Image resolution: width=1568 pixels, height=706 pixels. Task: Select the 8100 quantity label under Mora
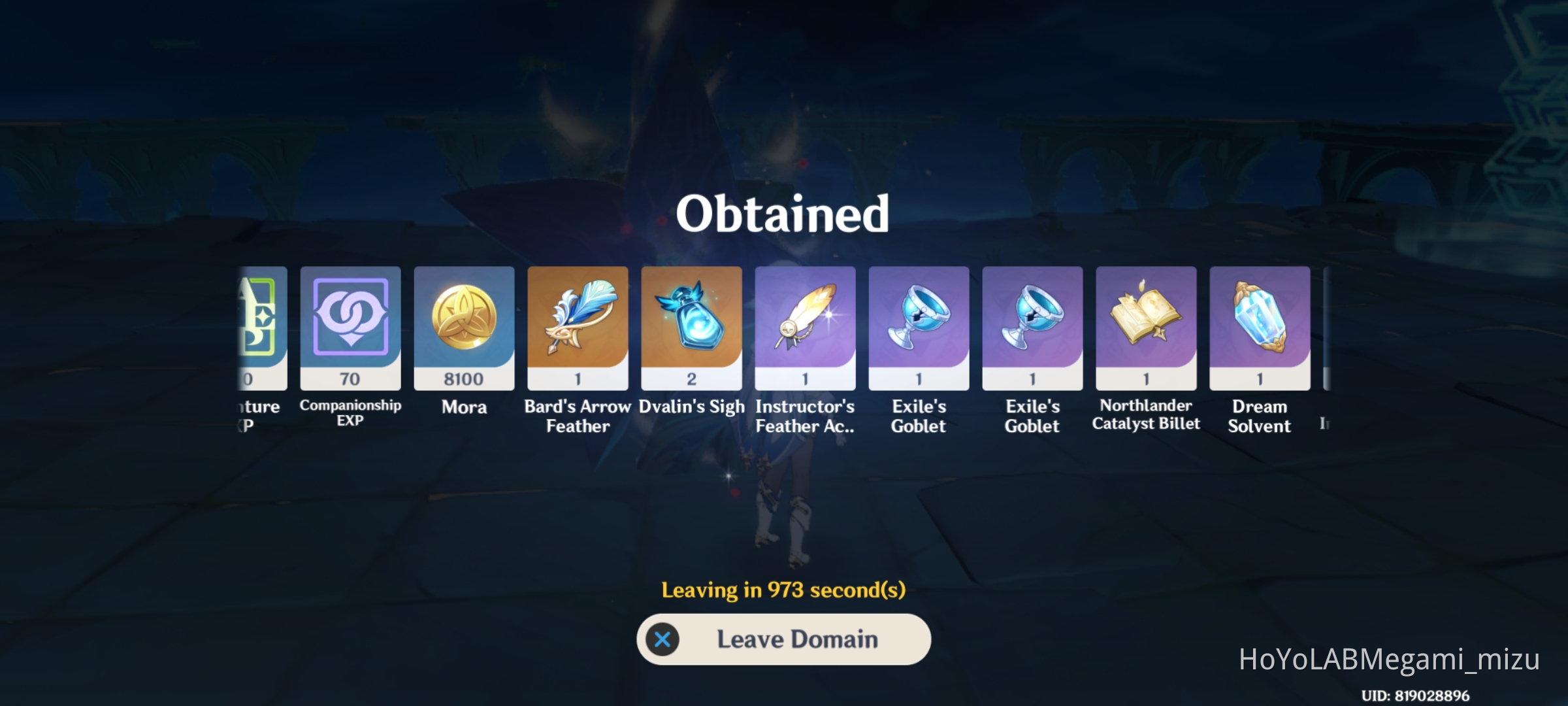464,380
